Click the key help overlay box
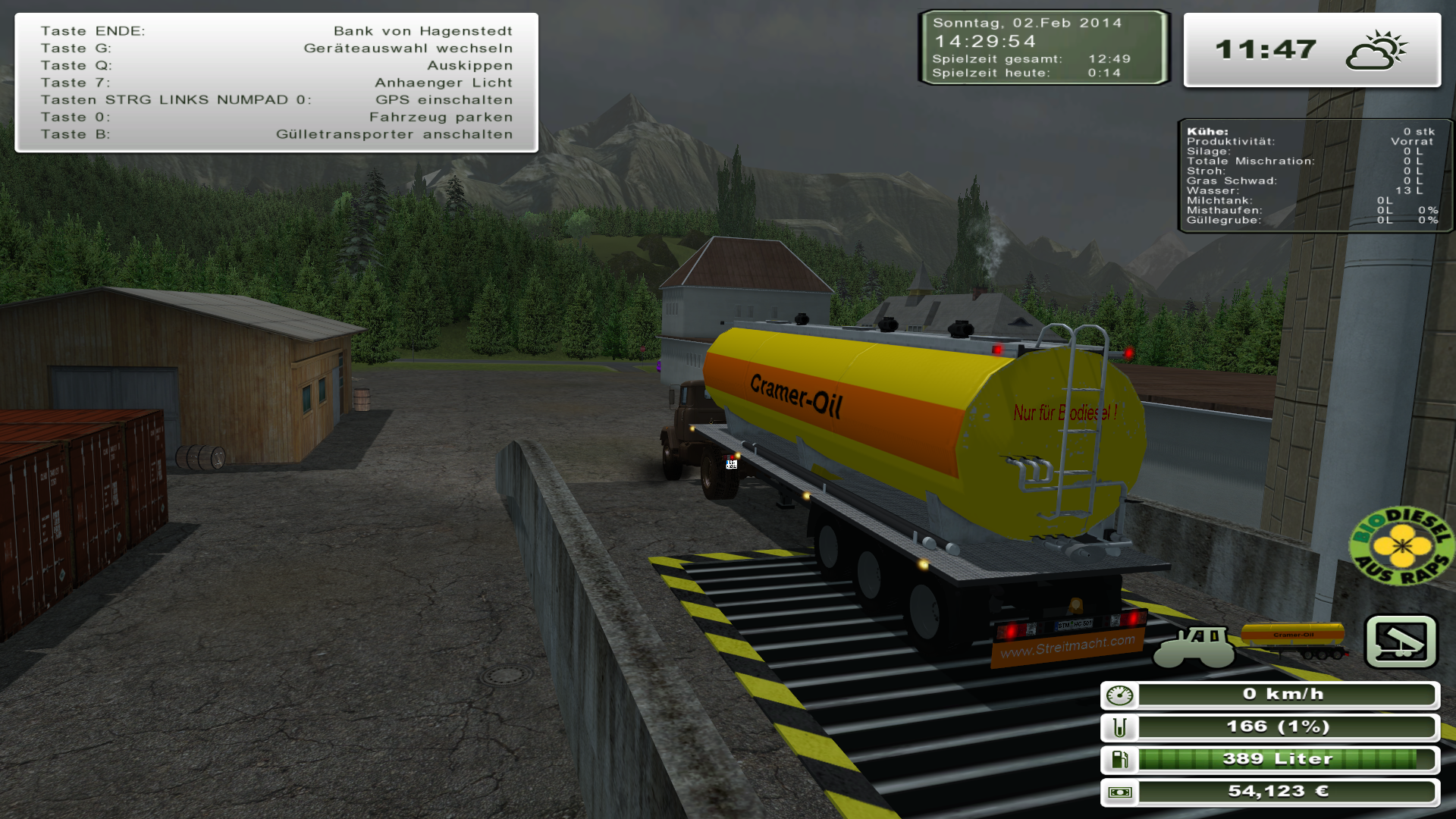The image size is (1456, 819). [277, 83]
